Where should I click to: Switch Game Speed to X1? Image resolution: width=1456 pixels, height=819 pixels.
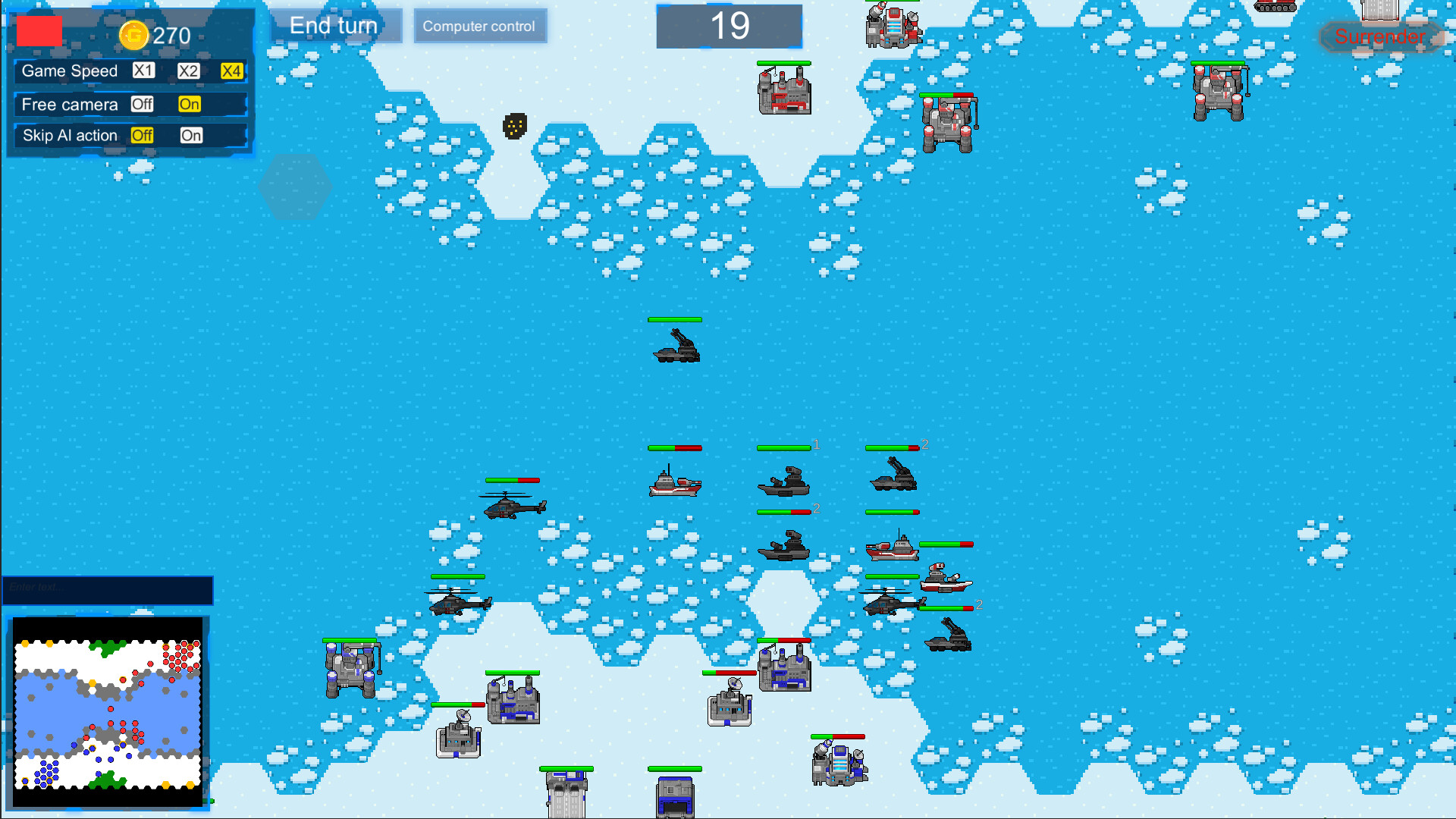(143, 71)
